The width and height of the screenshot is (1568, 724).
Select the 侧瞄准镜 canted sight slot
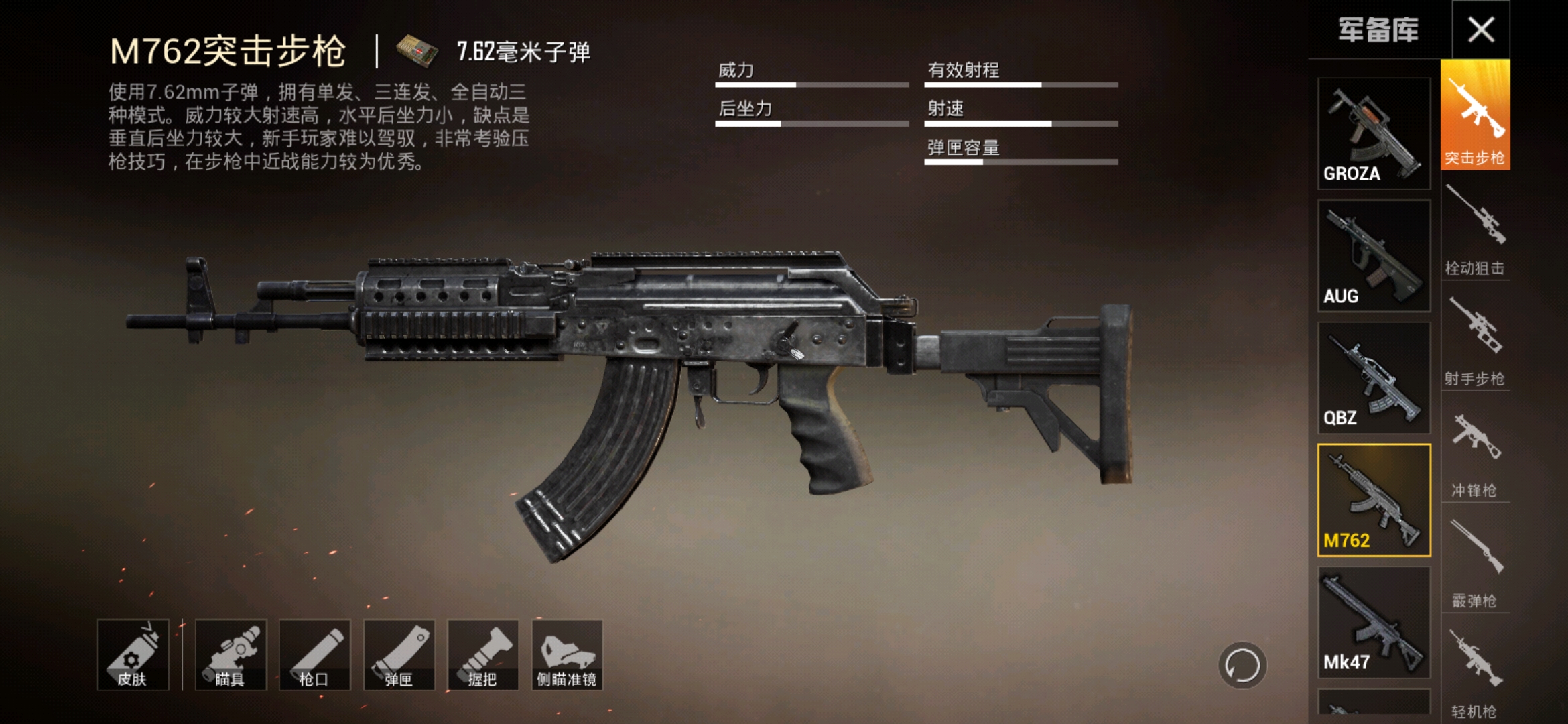567,655
